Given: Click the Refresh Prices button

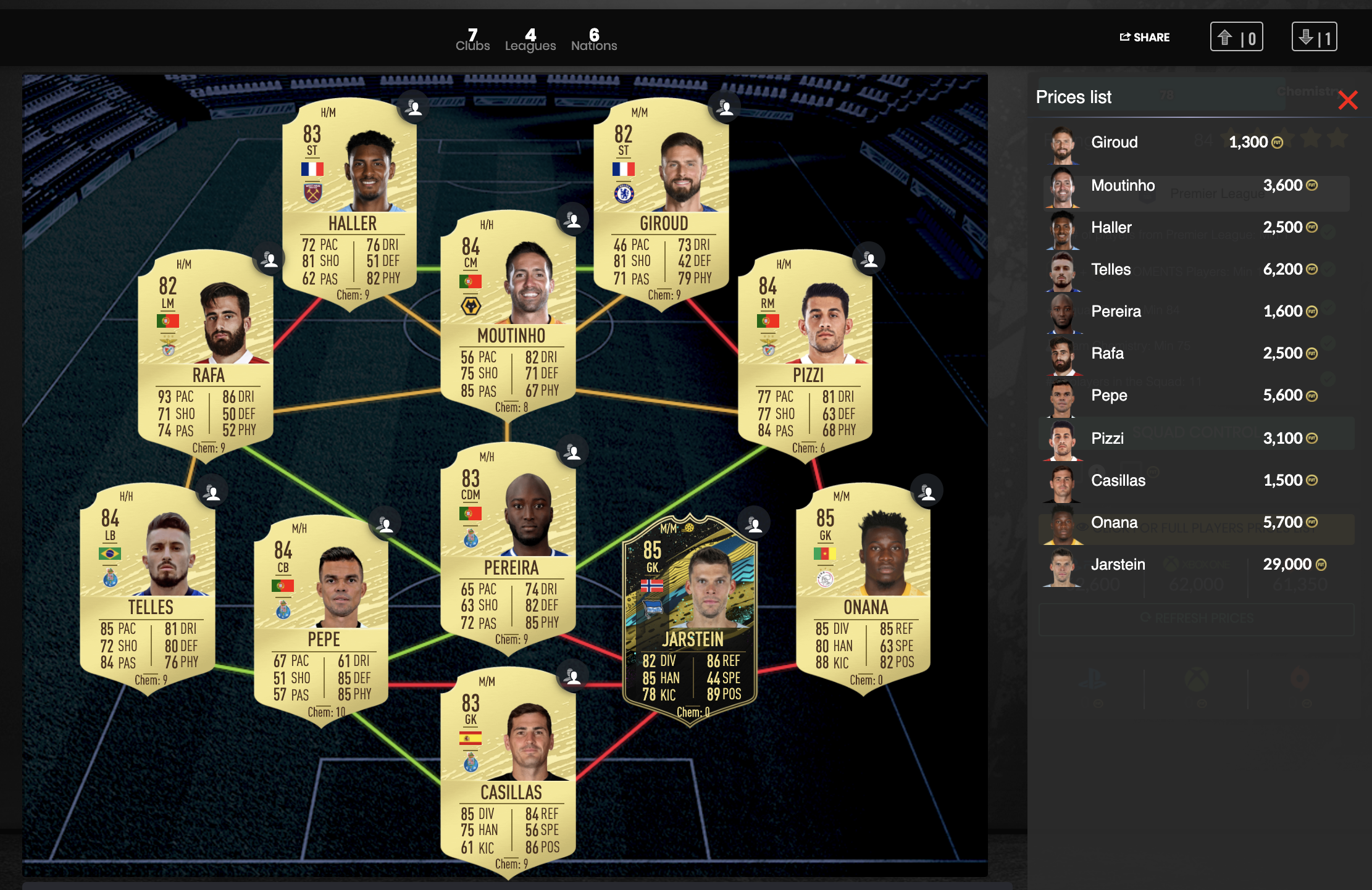Looking at the screenshot, I should [1196, 618].
